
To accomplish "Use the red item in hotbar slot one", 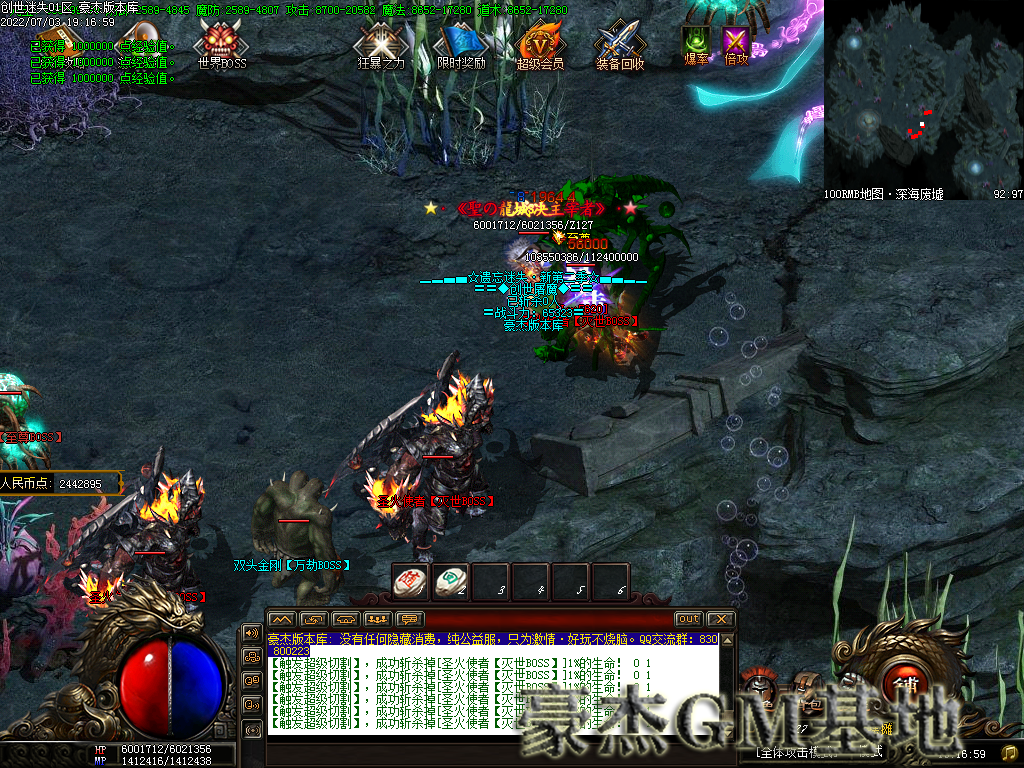I will pos(410,582).
